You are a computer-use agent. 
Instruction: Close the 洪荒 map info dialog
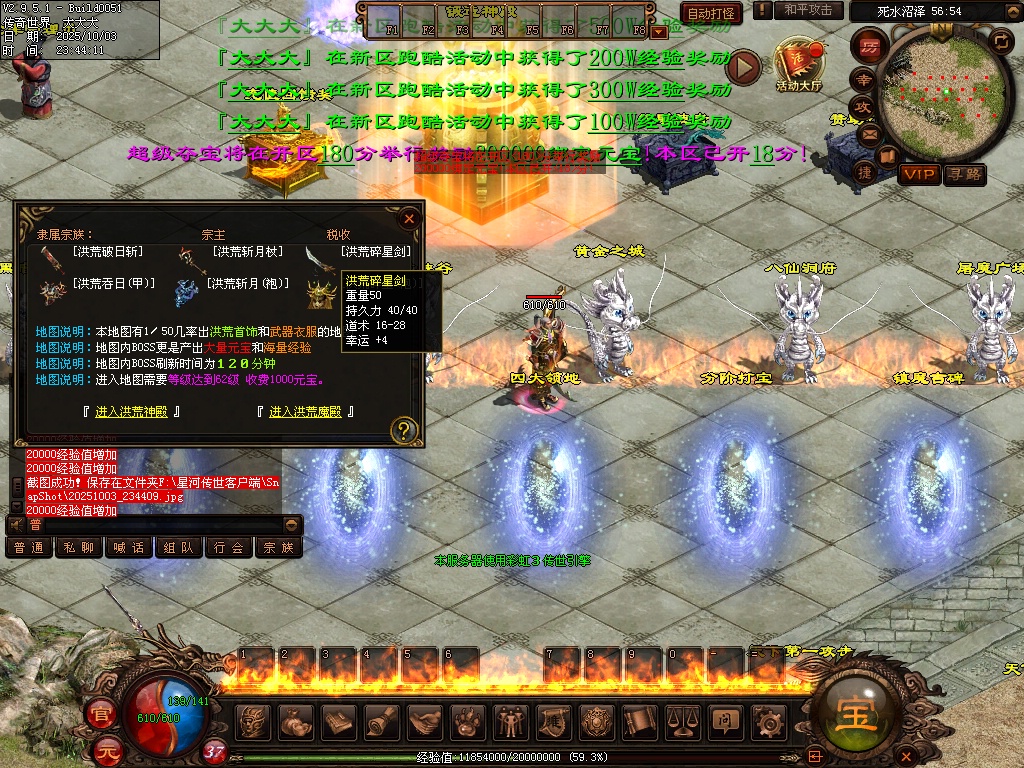408,218
